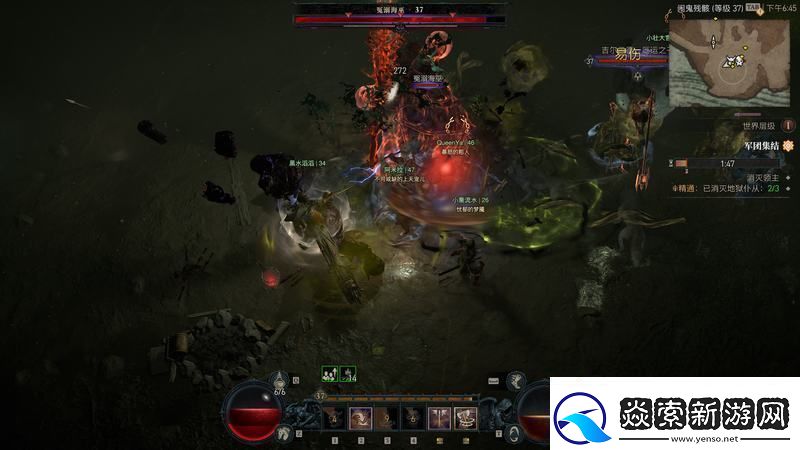Click the World Tier (世界层级) icon
Screen dimensions: 800x450
click(x=789, y=127)
